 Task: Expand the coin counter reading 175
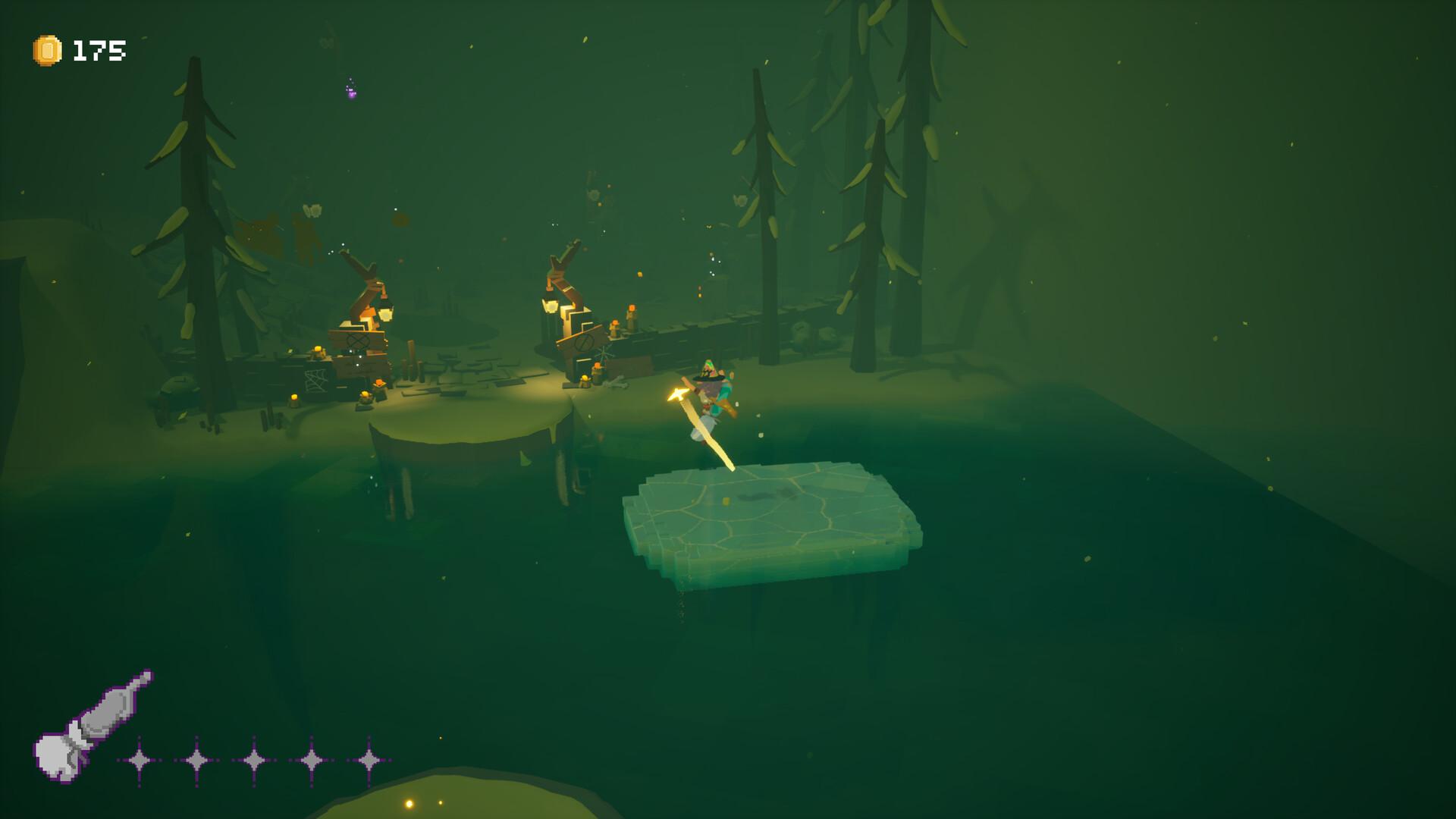pos(99,51)
